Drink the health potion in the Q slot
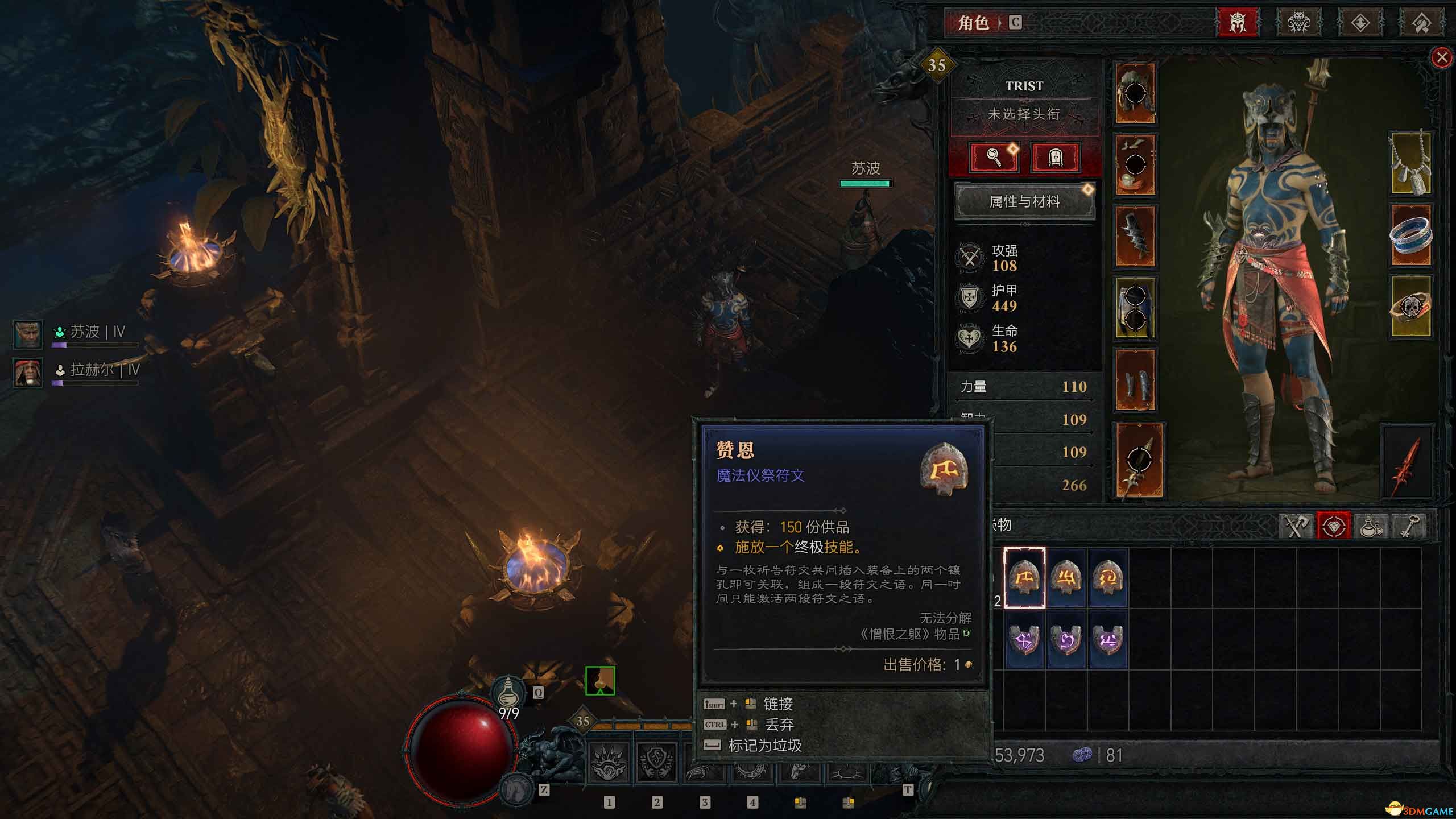The image size is (1456, 819). coord(508,690)
